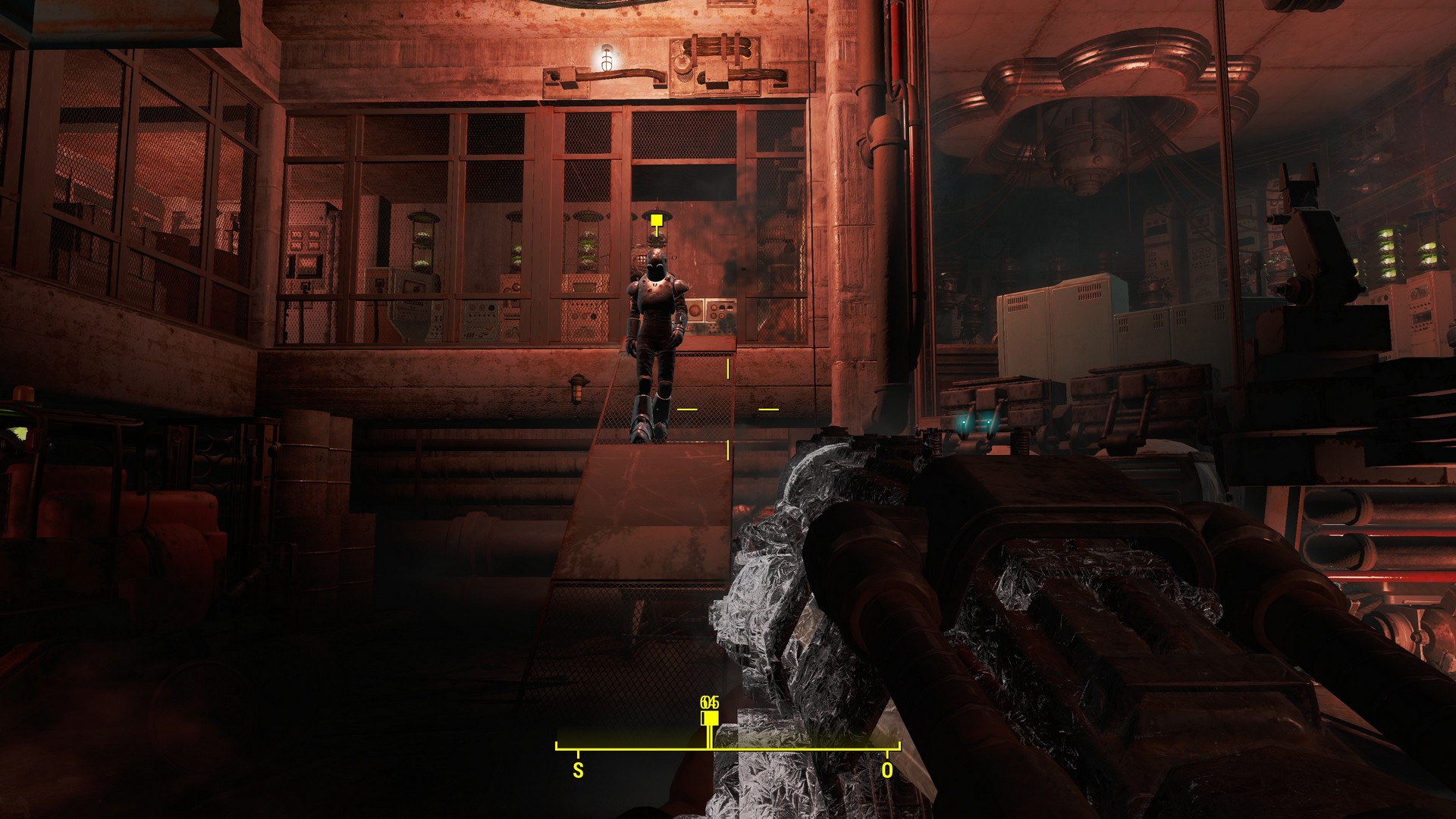The image size is (1456, 819).
Task: Click the floating objective marker above the robot
Action: pos(657,221)
